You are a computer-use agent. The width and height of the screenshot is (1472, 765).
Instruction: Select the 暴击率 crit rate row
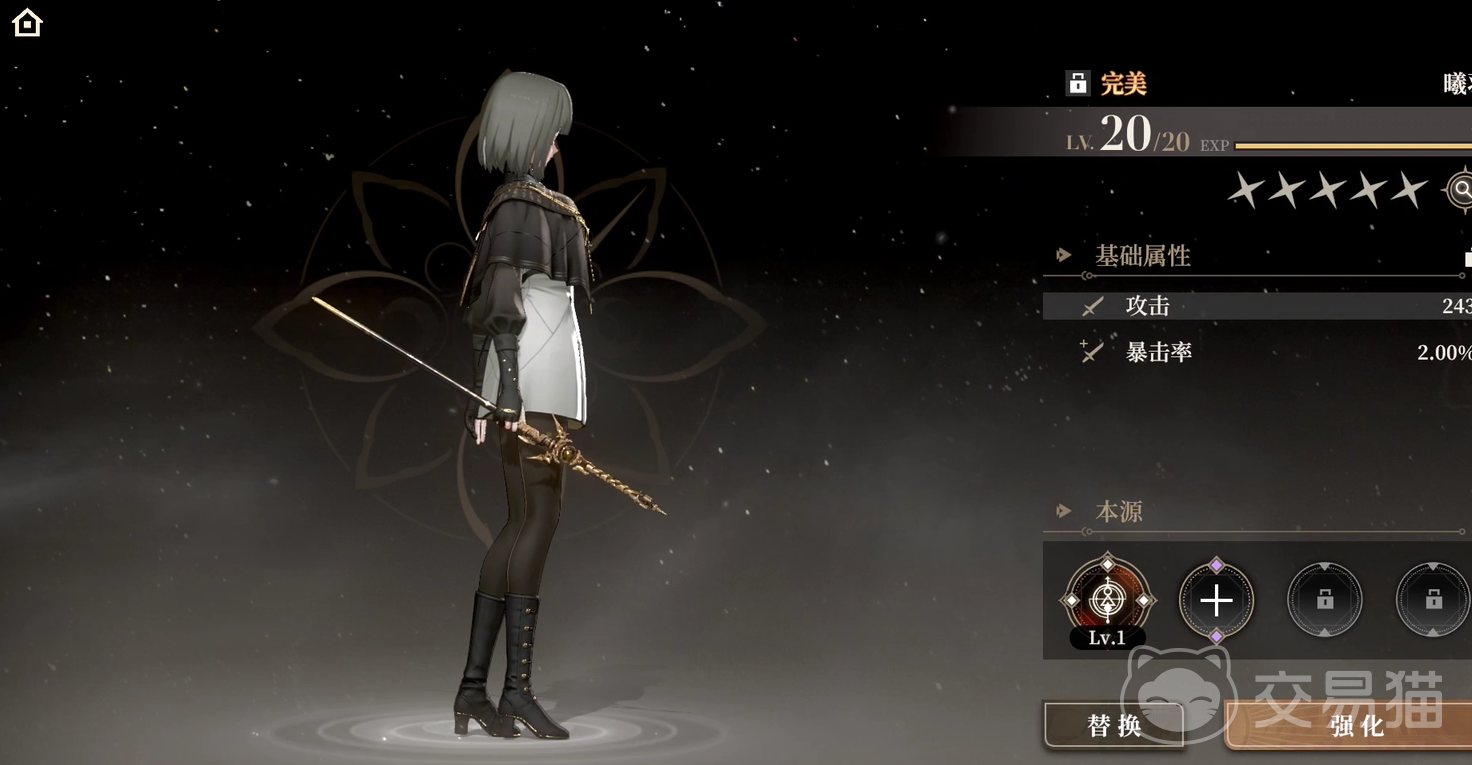(x=1256, y=352)
